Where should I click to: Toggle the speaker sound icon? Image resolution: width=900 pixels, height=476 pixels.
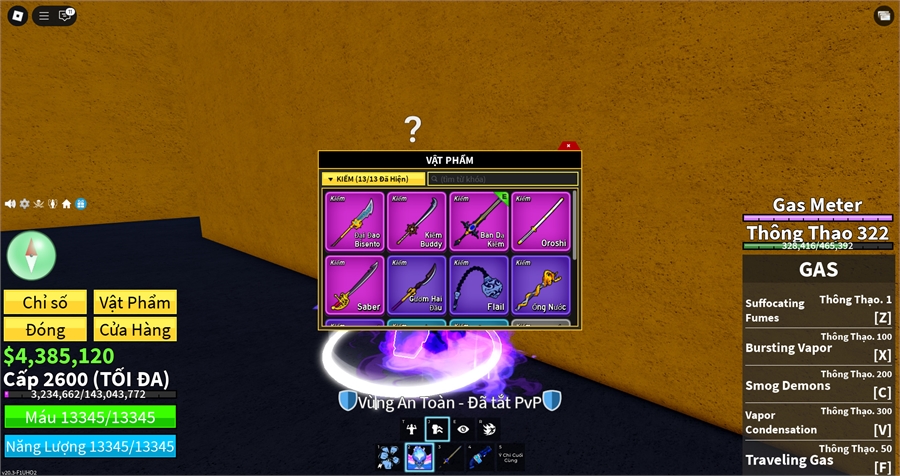pos(10,204)
